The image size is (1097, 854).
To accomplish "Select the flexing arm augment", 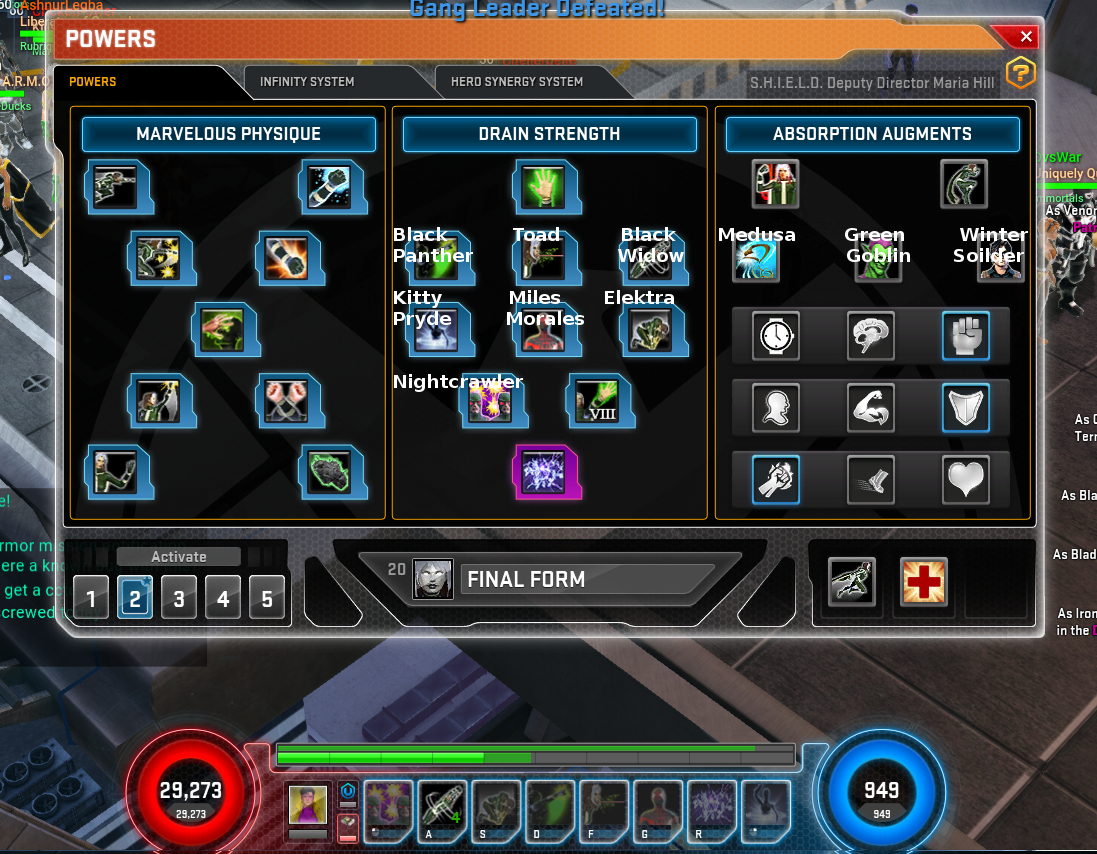I will click(871, 408).
